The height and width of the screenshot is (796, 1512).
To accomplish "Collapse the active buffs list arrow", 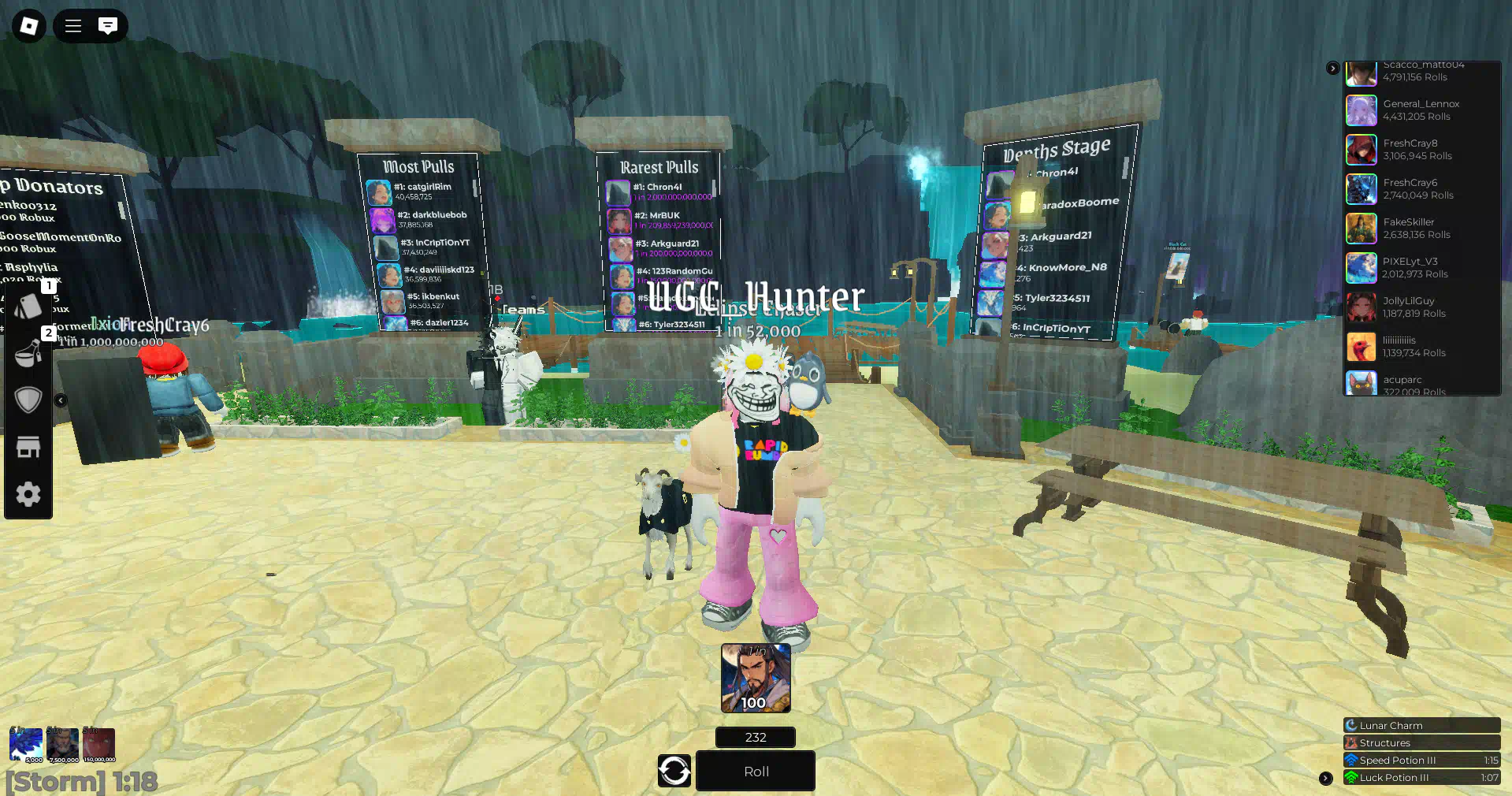I will 1326,778.
